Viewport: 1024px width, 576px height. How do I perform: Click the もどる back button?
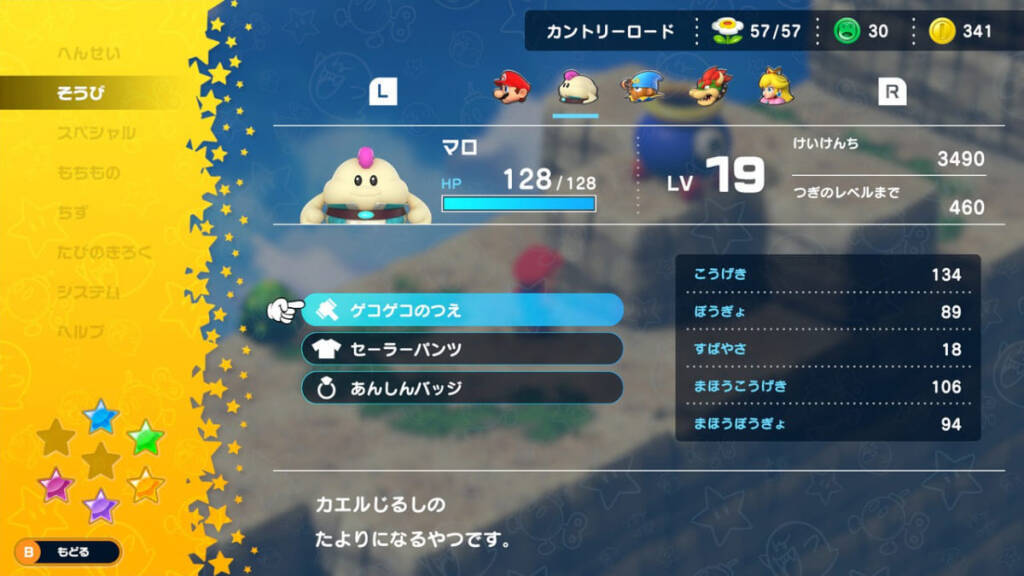(x=66, y=551)
